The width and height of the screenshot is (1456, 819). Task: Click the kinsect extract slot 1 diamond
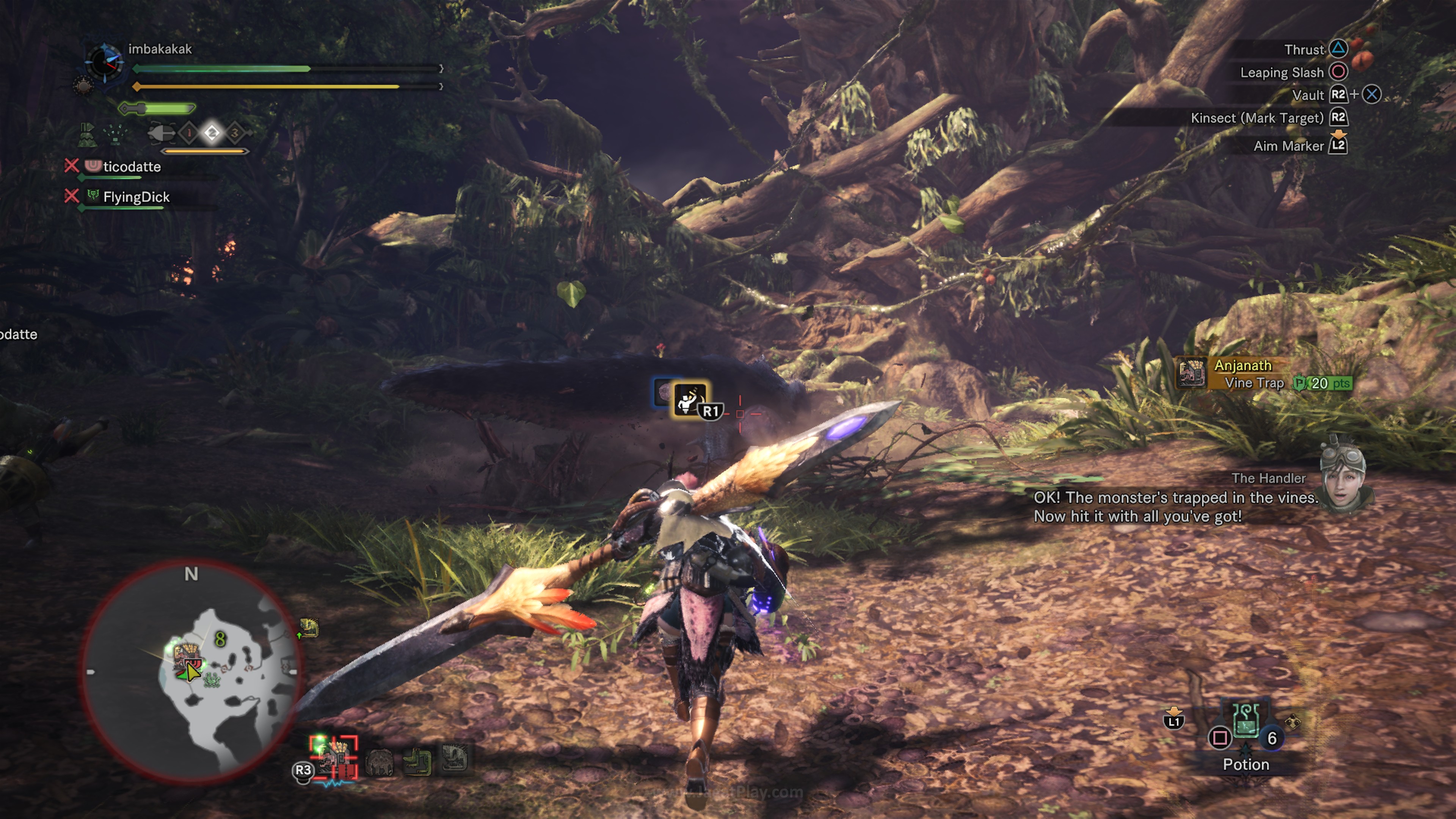pyautogui.click(x=189, y=133)
